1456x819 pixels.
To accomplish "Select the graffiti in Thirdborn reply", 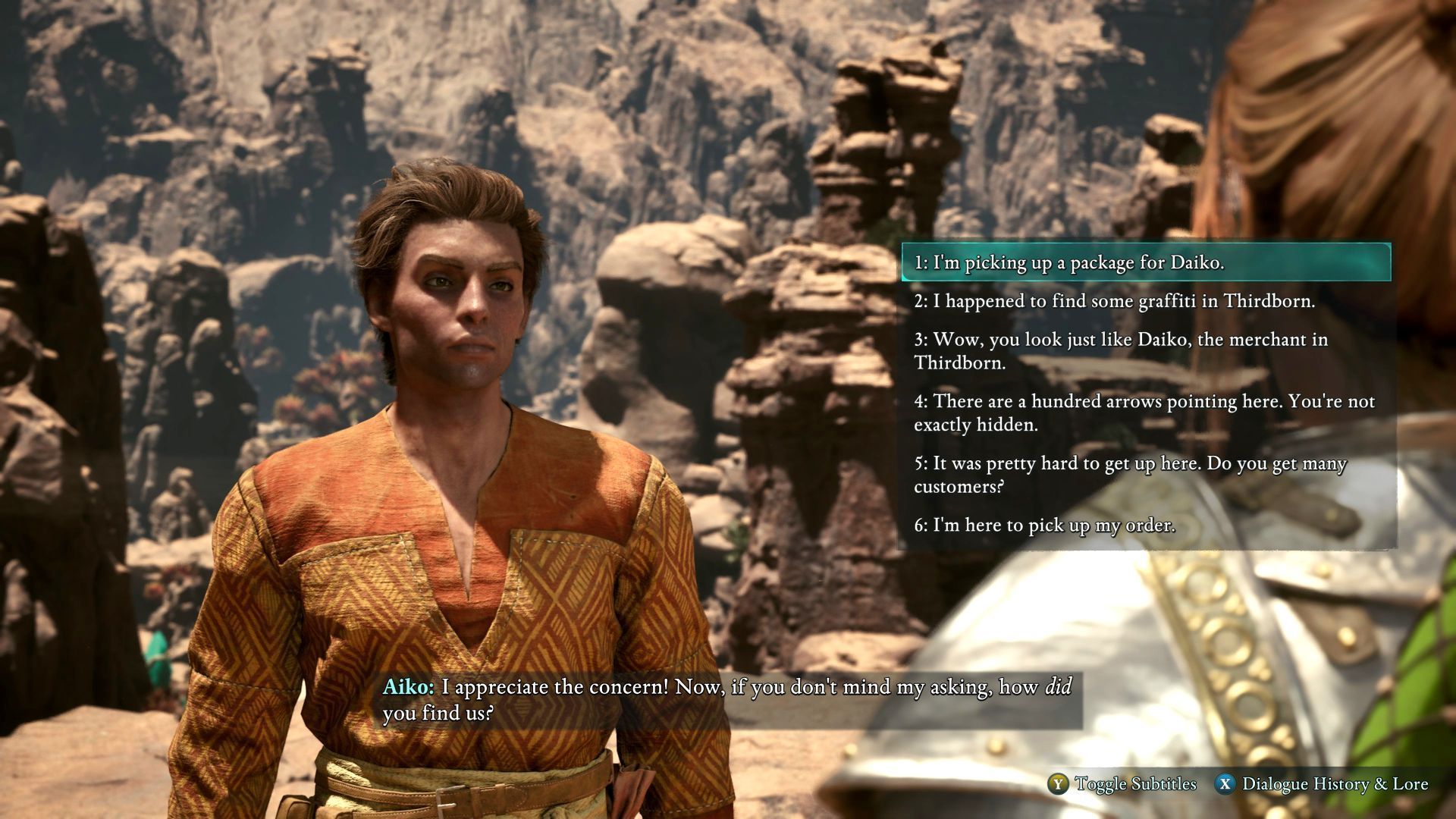I will tap(1114, 301).
